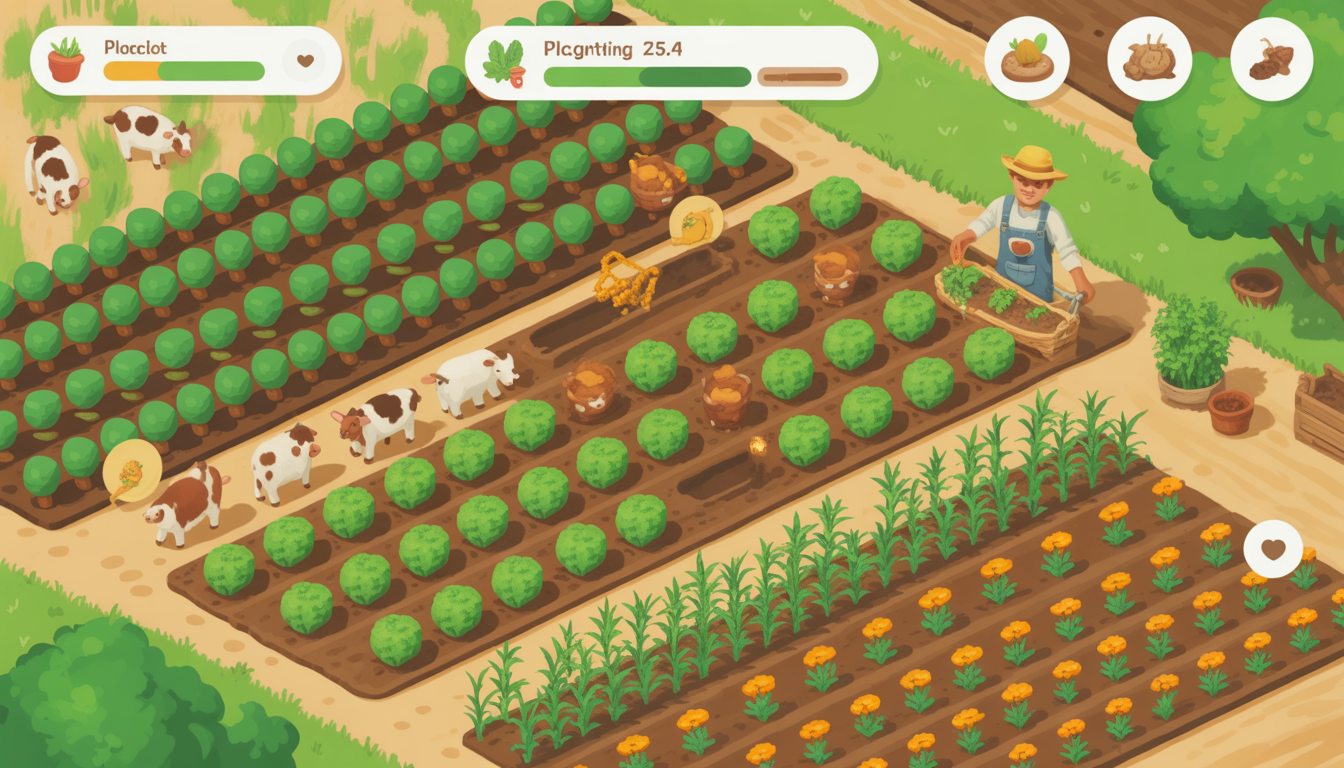Select the leafy crop icon beside Plagnting
The image size is (1344, 768).
click(x=503, y=62)
